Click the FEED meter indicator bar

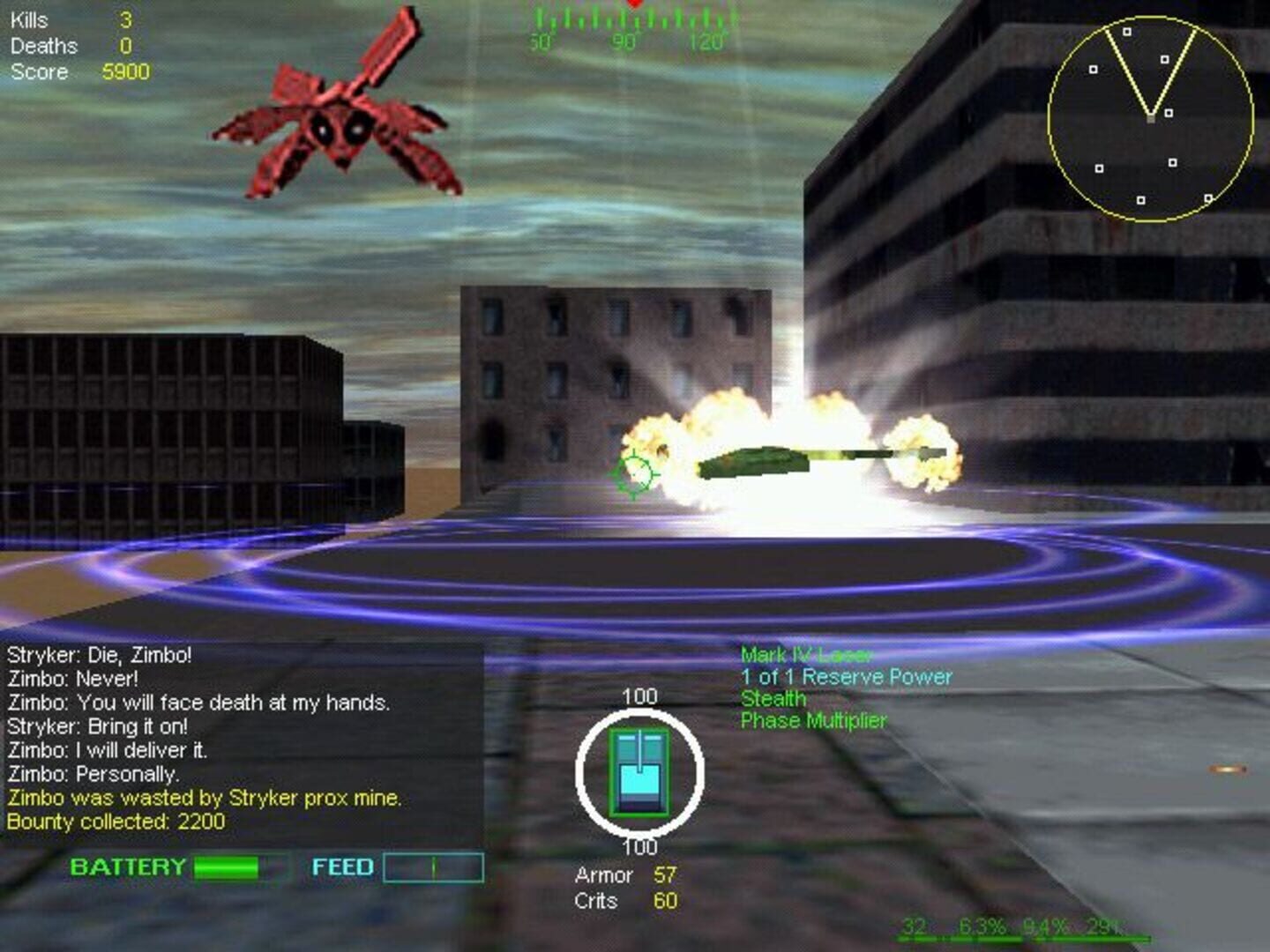[432, 866]
